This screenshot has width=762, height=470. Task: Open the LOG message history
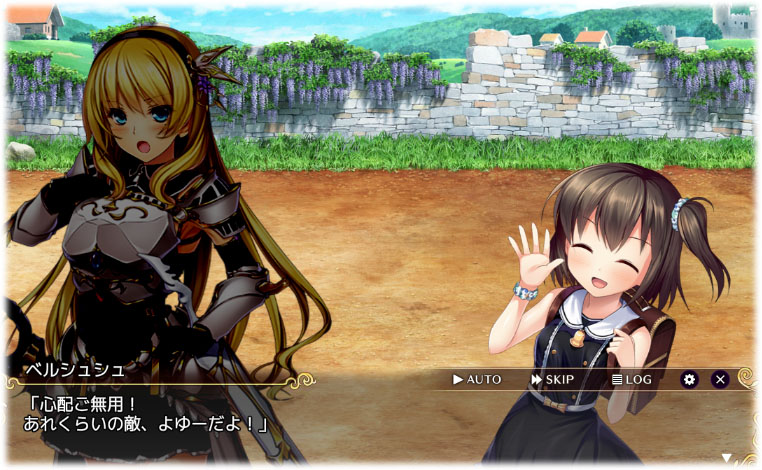pos(631,380)
